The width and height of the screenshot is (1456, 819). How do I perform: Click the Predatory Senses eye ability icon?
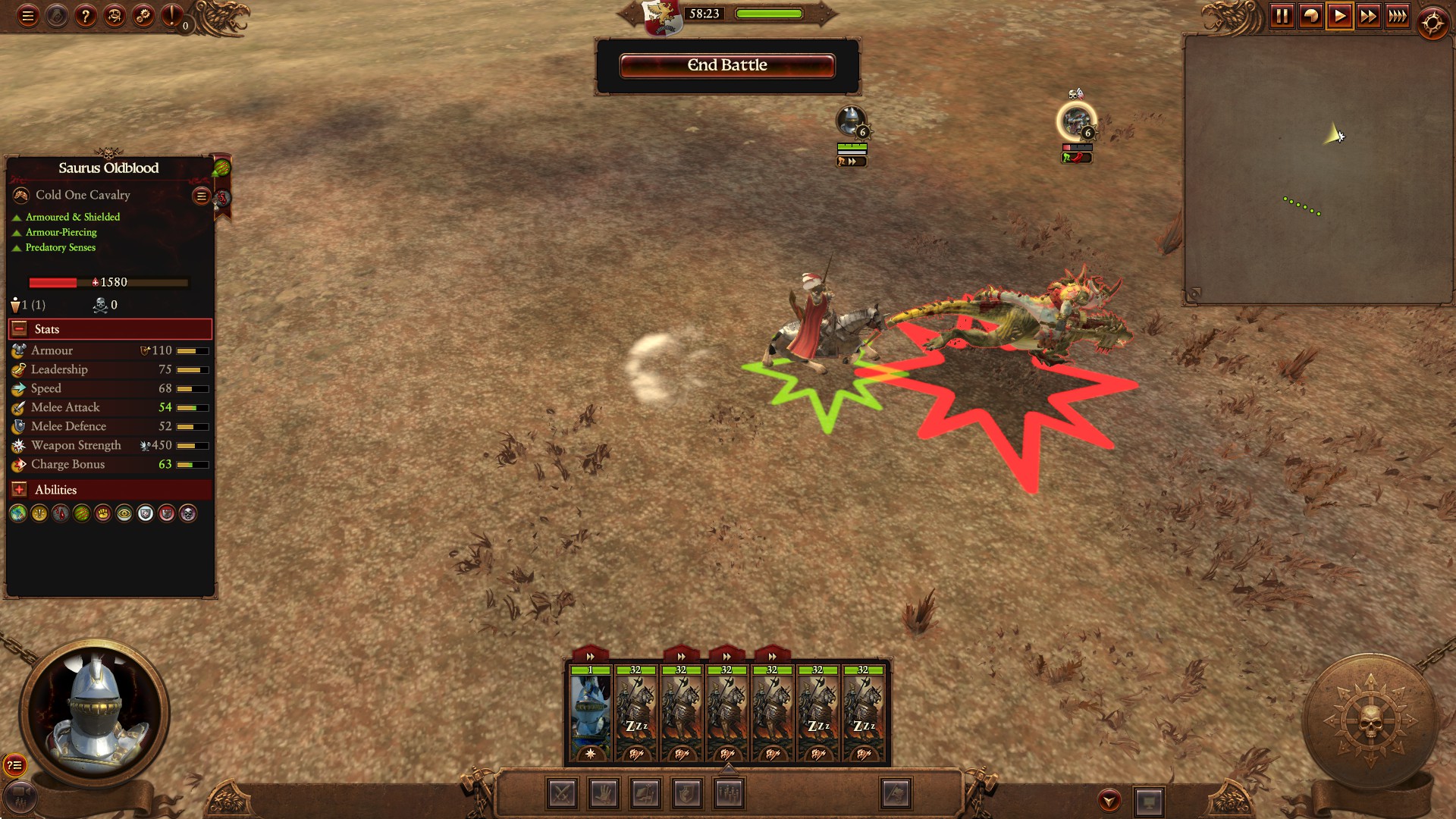[x=123, y=513]
